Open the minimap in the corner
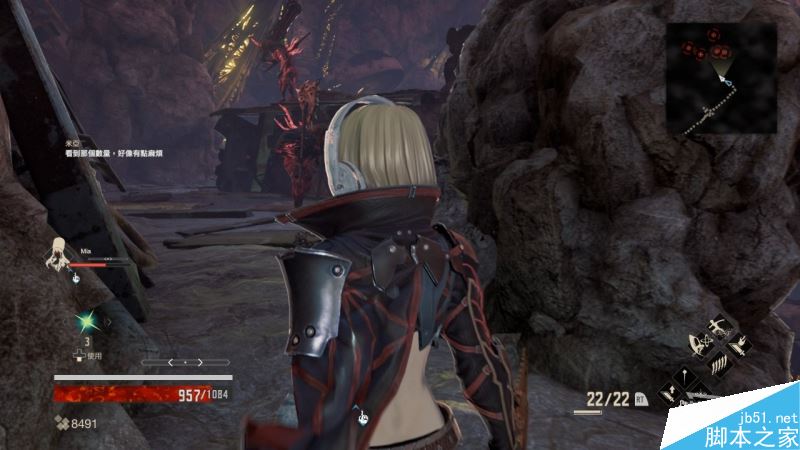 click(x=721, y=76)
